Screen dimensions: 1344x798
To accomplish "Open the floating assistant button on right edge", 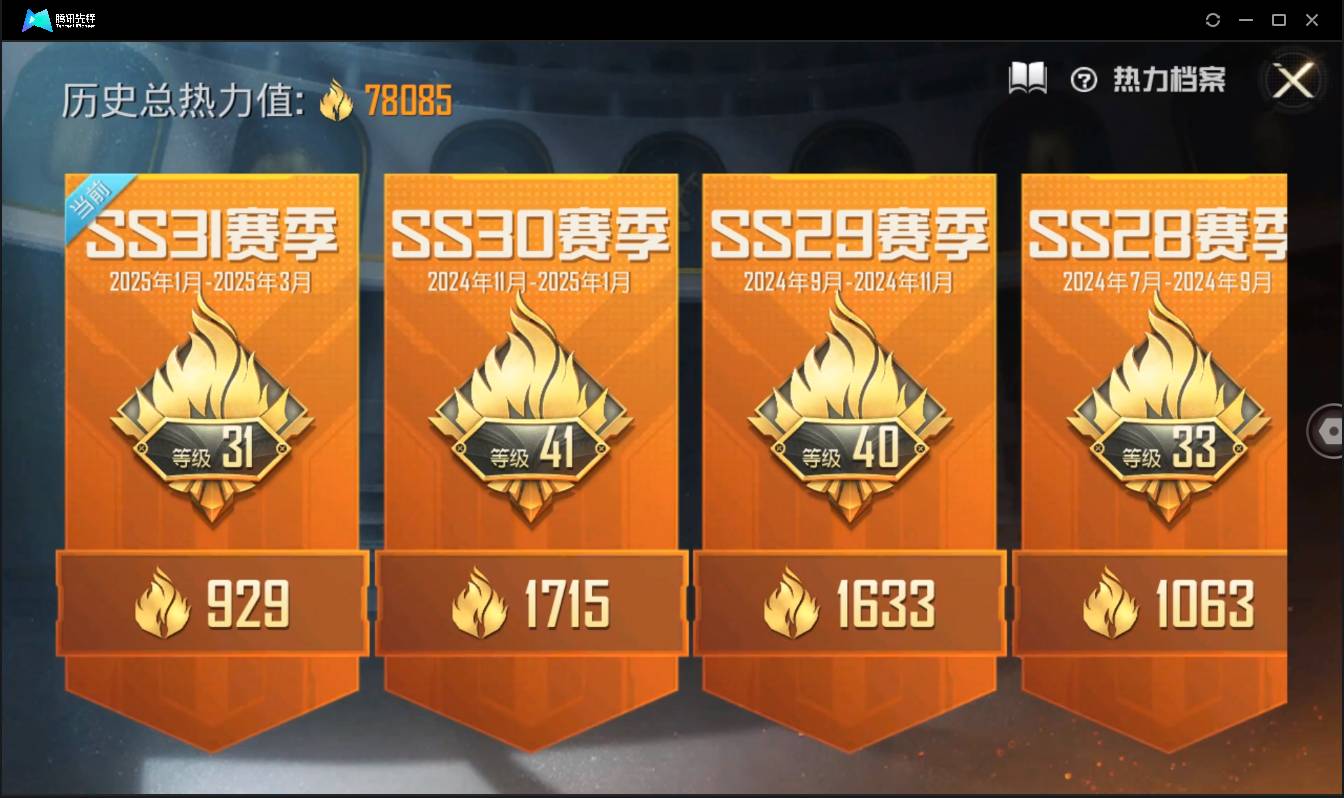I will [1329, 432].
